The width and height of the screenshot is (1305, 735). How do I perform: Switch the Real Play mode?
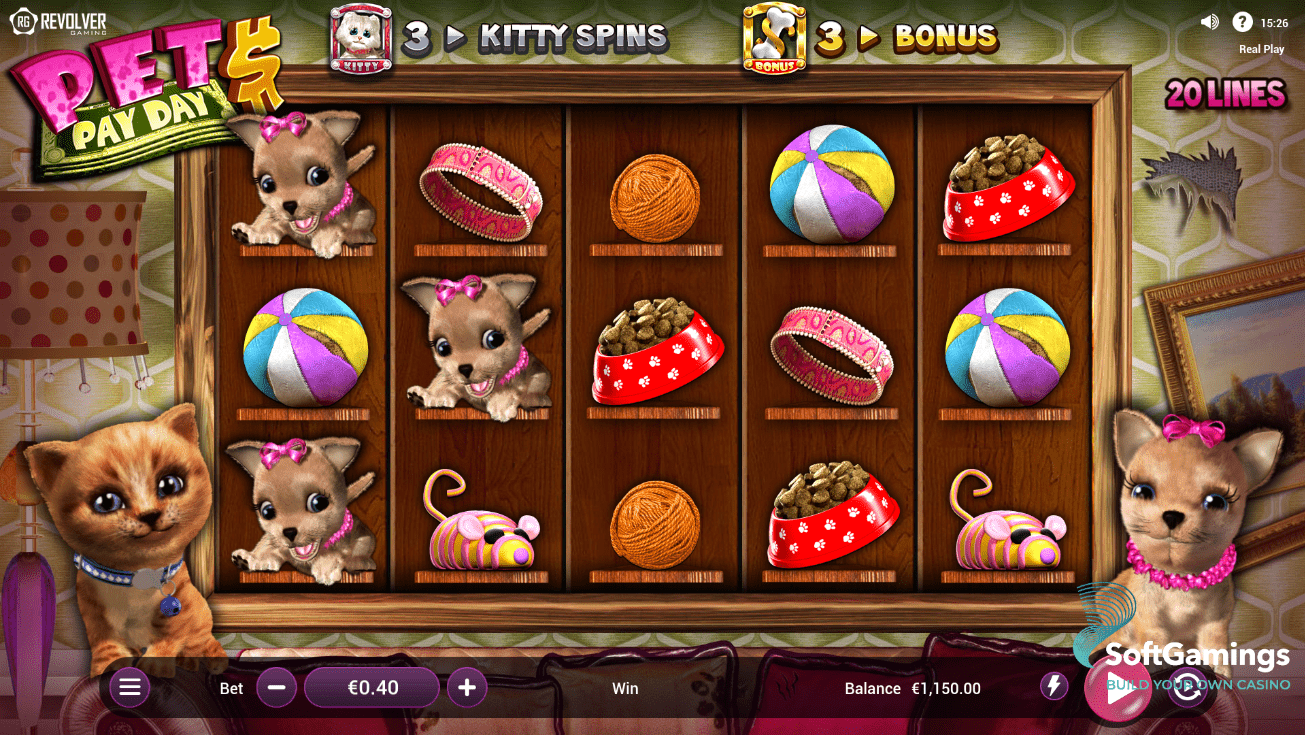[x=1261, y=48]
